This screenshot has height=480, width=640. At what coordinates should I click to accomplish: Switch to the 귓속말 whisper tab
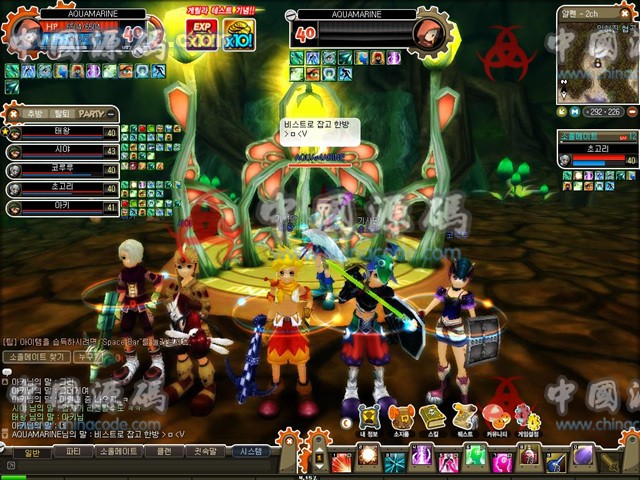206,452
